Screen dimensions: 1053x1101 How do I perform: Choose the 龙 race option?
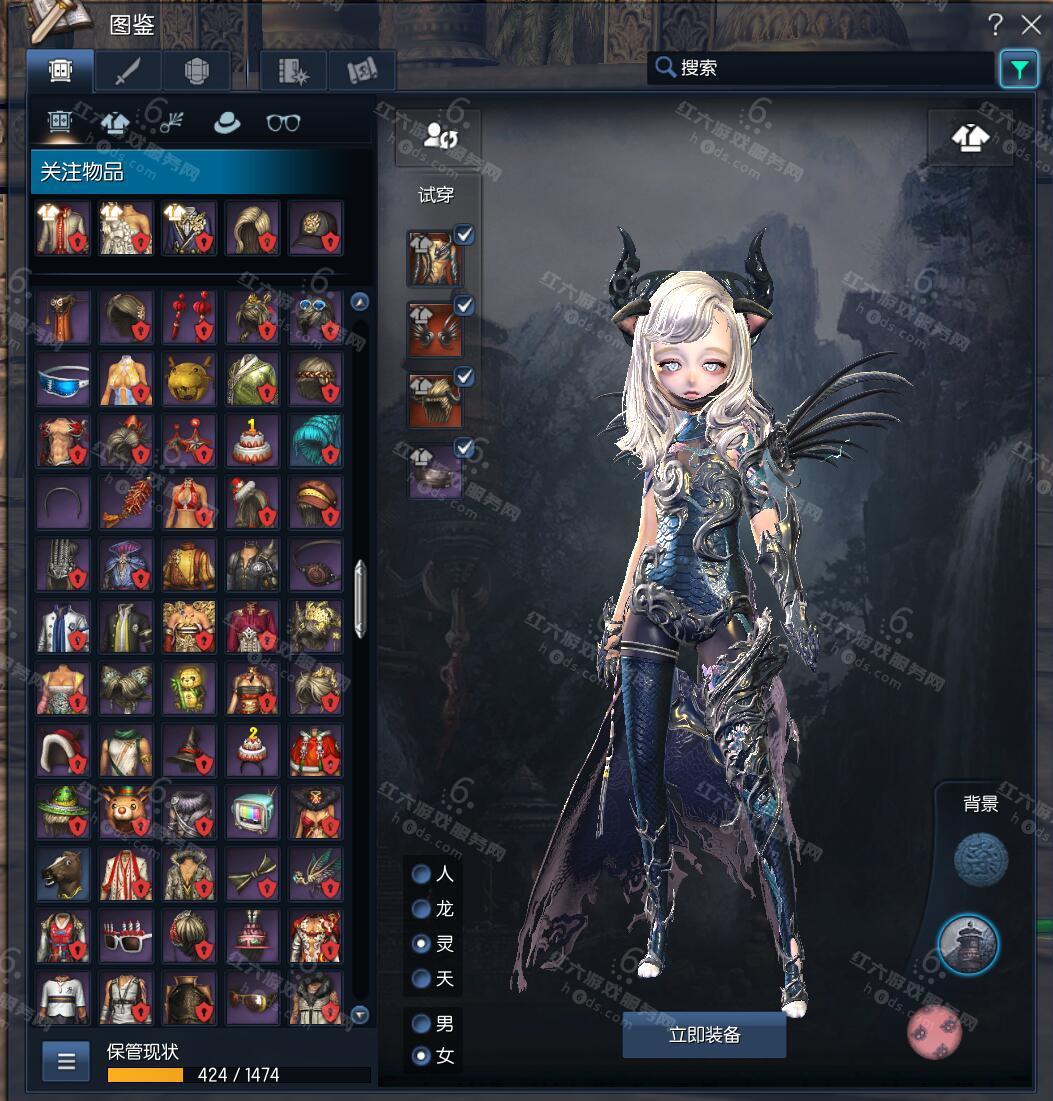422,909
